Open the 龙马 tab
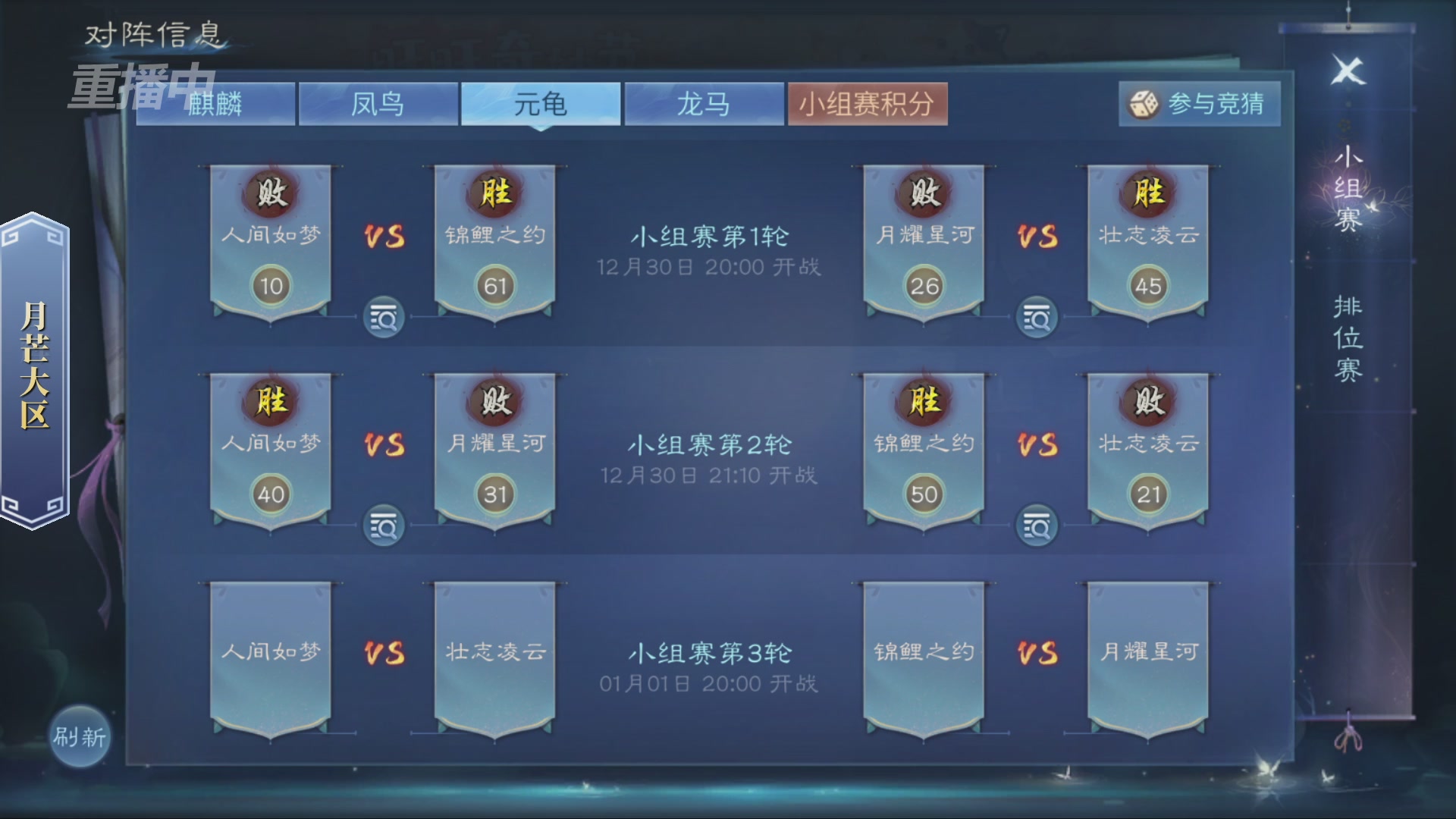 click(x=704, y=105)
